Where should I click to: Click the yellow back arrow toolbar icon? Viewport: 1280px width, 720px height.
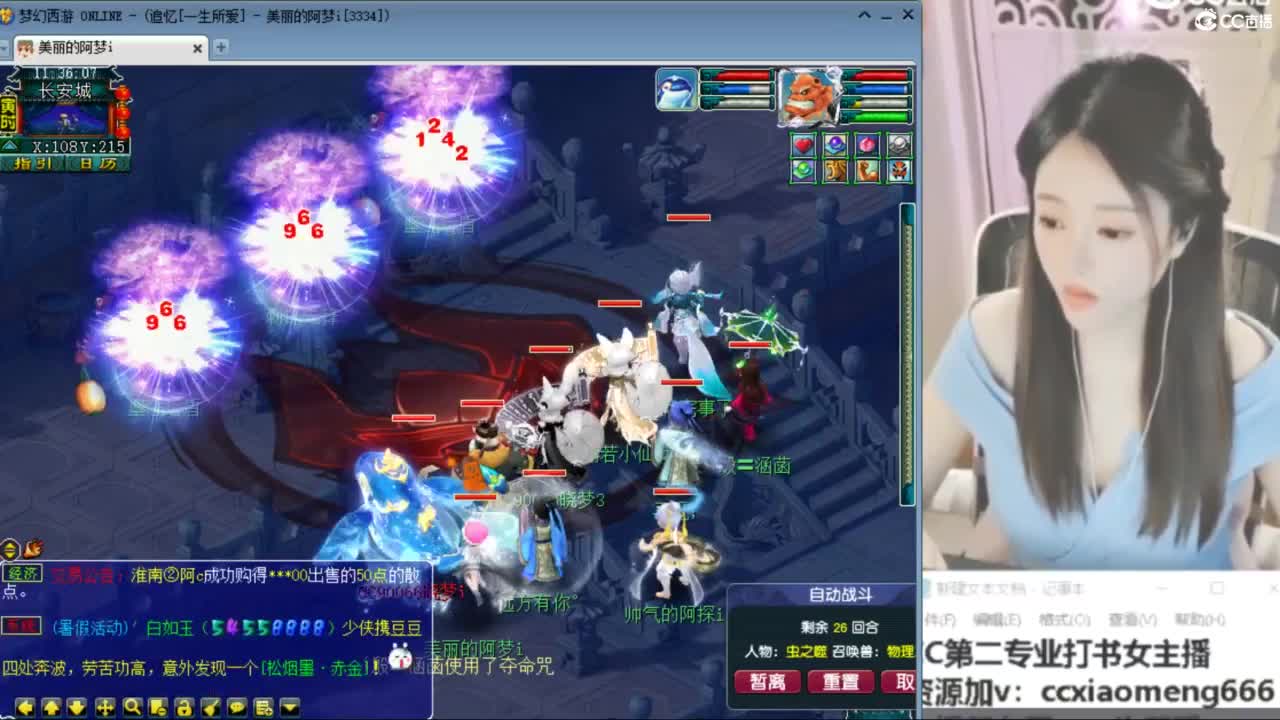point(24,705)
